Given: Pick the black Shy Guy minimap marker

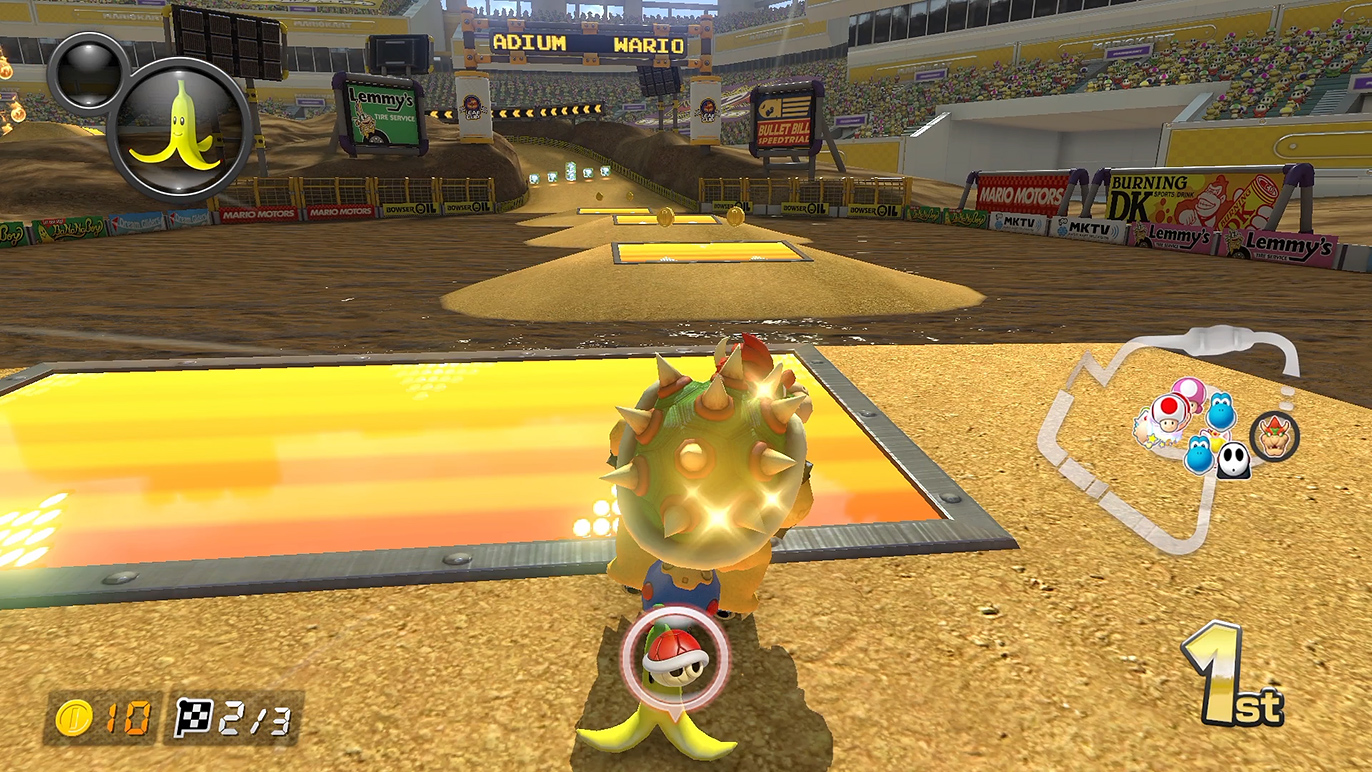Looking at the screenshot, I should pos(1233,460).
